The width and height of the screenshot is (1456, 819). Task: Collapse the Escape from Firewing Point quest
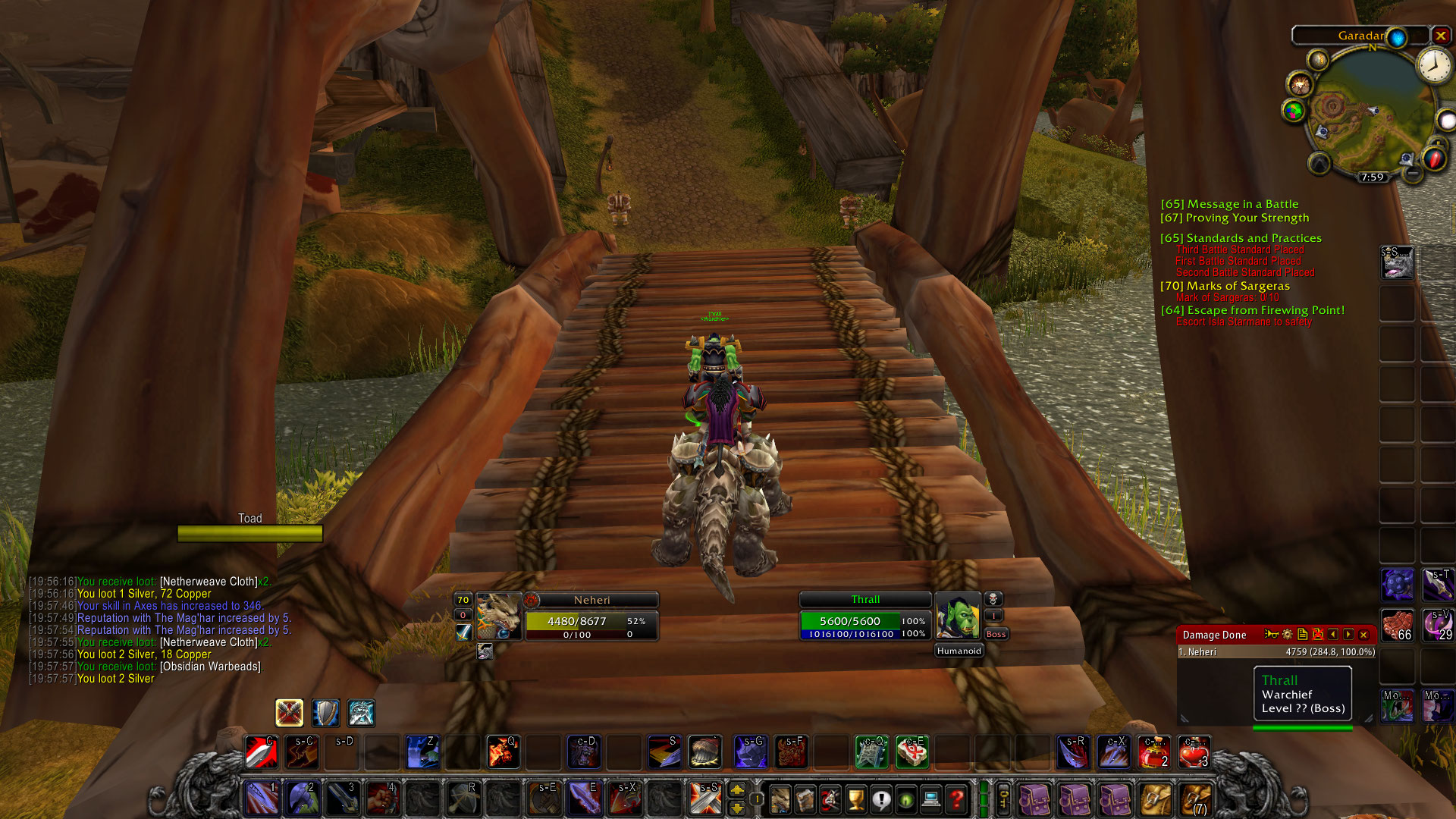pos(1252,310)
